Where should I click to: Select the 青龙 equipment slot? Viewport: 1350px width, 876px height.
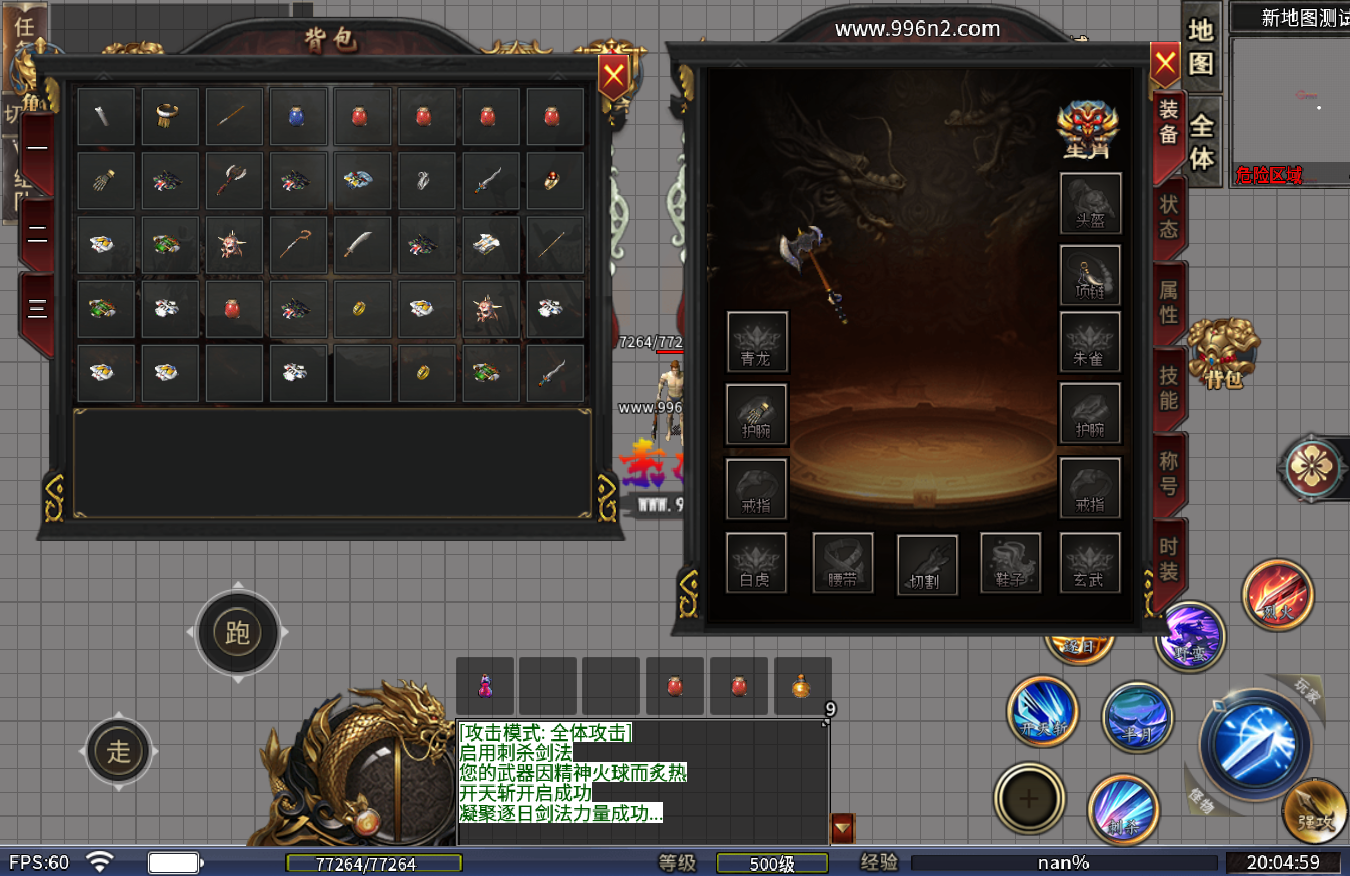click(x=757, y=342)
